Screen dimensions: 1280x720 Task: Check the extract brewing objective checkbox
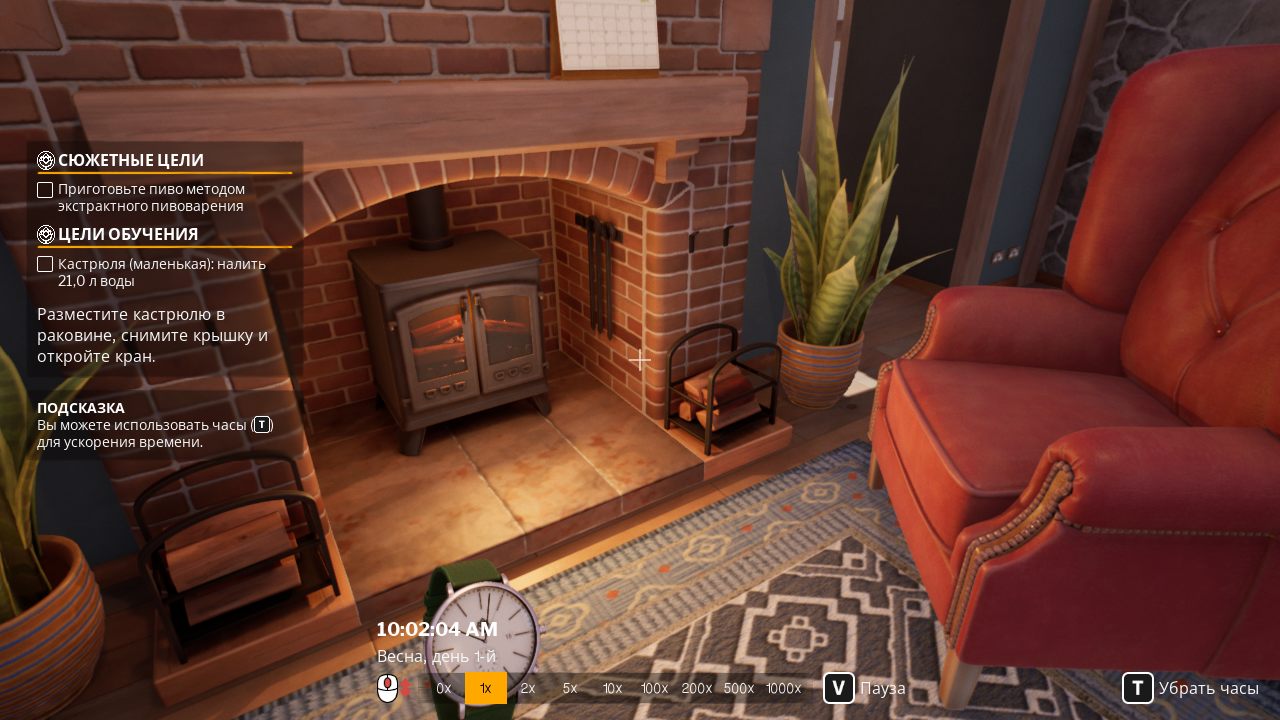45,189
